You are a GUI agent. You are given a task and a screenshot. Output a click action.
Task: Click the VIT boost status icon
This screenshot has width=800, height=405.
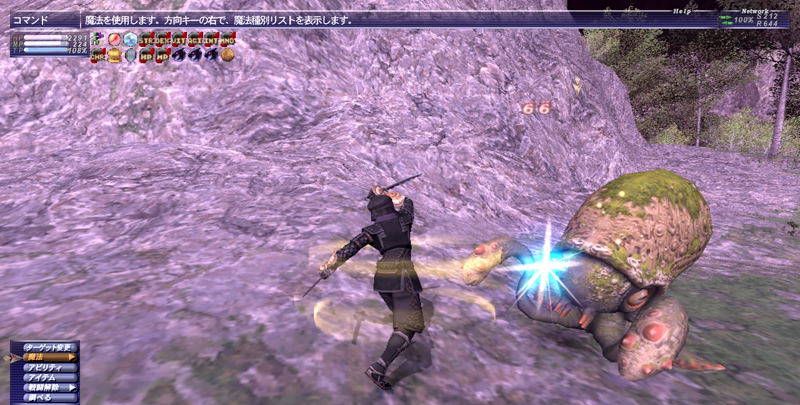coord(180,39)
